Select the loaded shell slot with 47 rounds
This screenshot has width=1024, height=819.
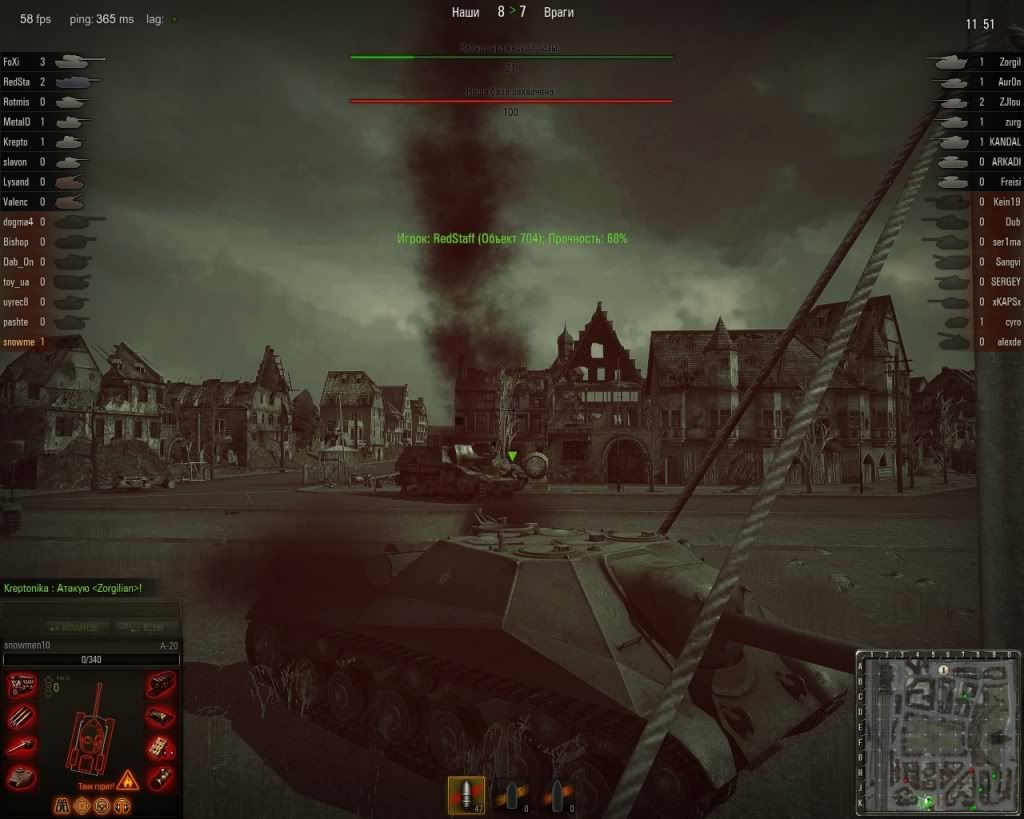point(466,795)
